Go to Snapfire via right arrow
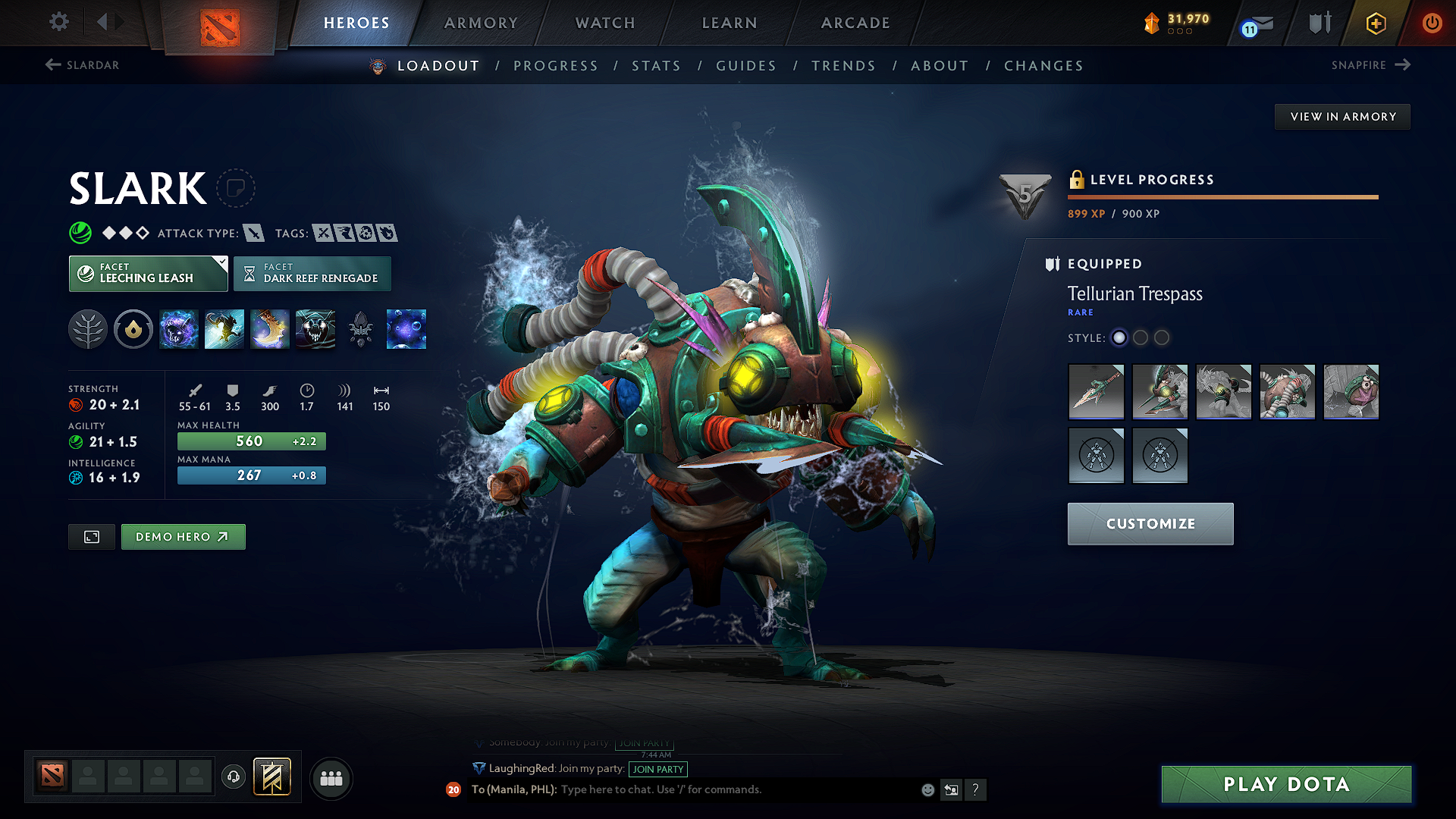 [x=1404, y=64]
